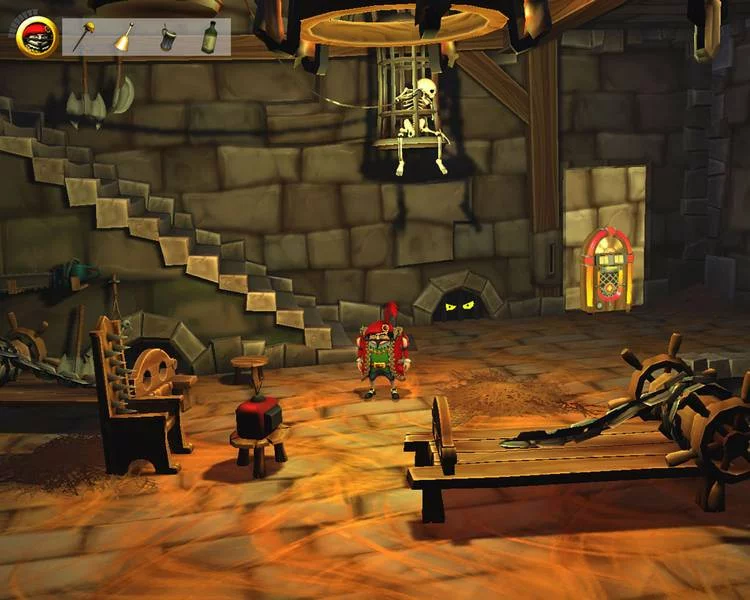Pick the brass bell from the inventory
Screen dimensions: 750x600
click(x=124, y=37)
